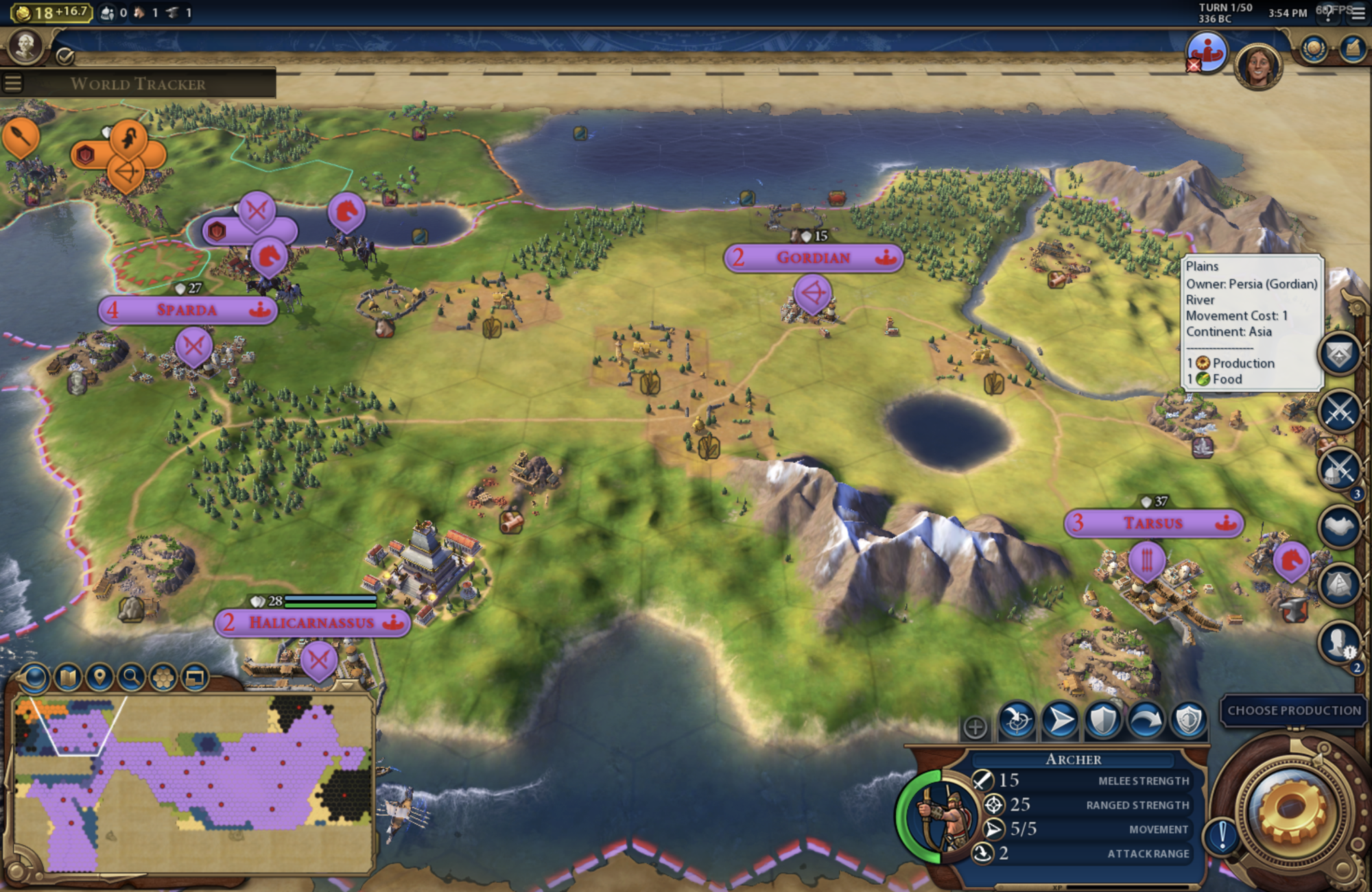1372x892 pixels.
Task: Click the leader portrait in diplomacy ribbon
Action: (1258, 66)
